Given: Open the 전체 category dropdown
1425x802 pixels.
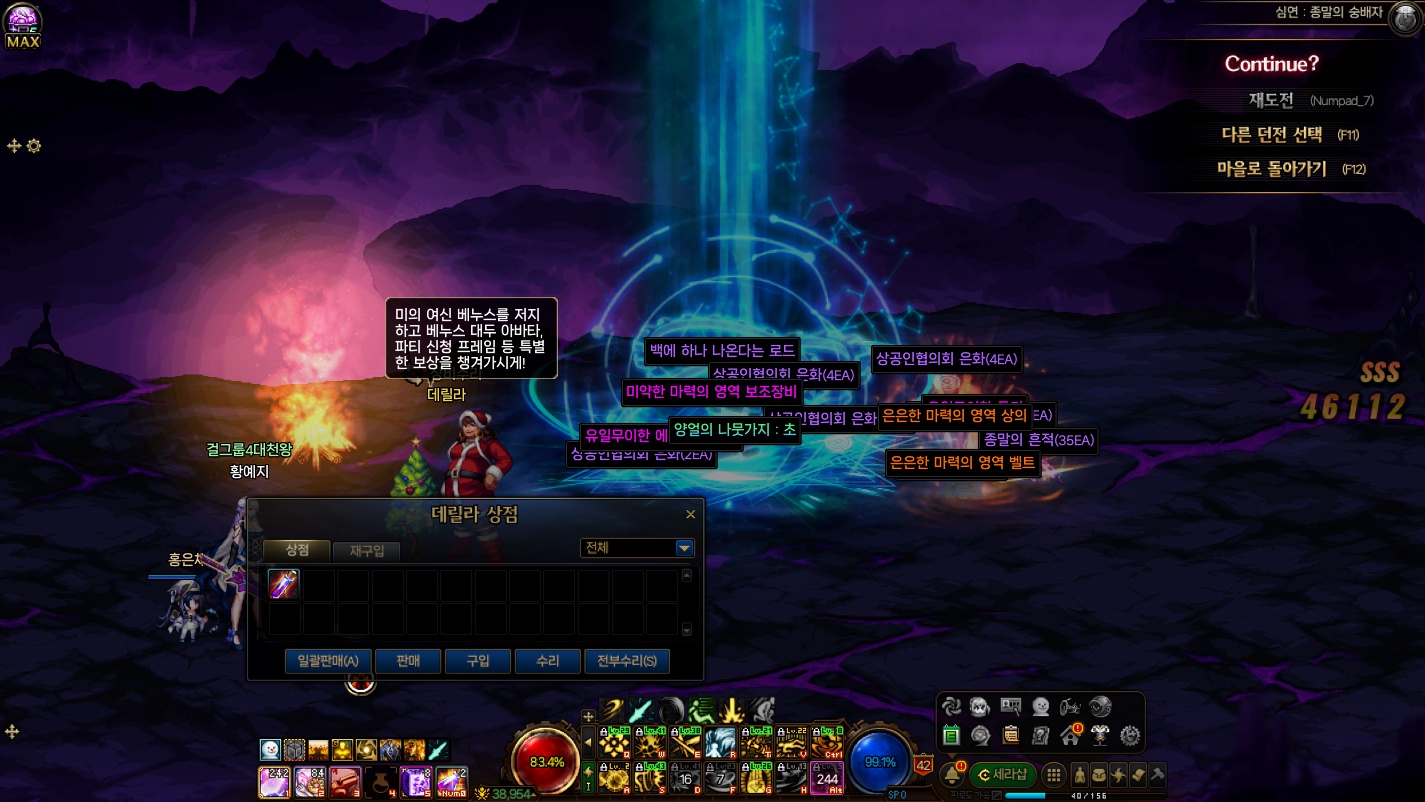Looking at the screenshot, I should click(684, 548).
